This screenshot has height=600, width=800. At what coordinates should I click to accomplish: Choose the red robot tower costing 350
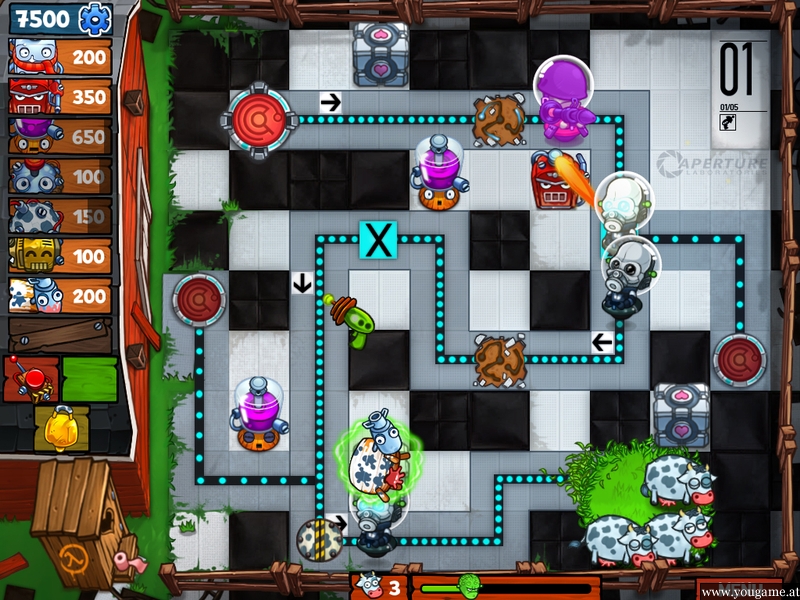tap(60, 97)
